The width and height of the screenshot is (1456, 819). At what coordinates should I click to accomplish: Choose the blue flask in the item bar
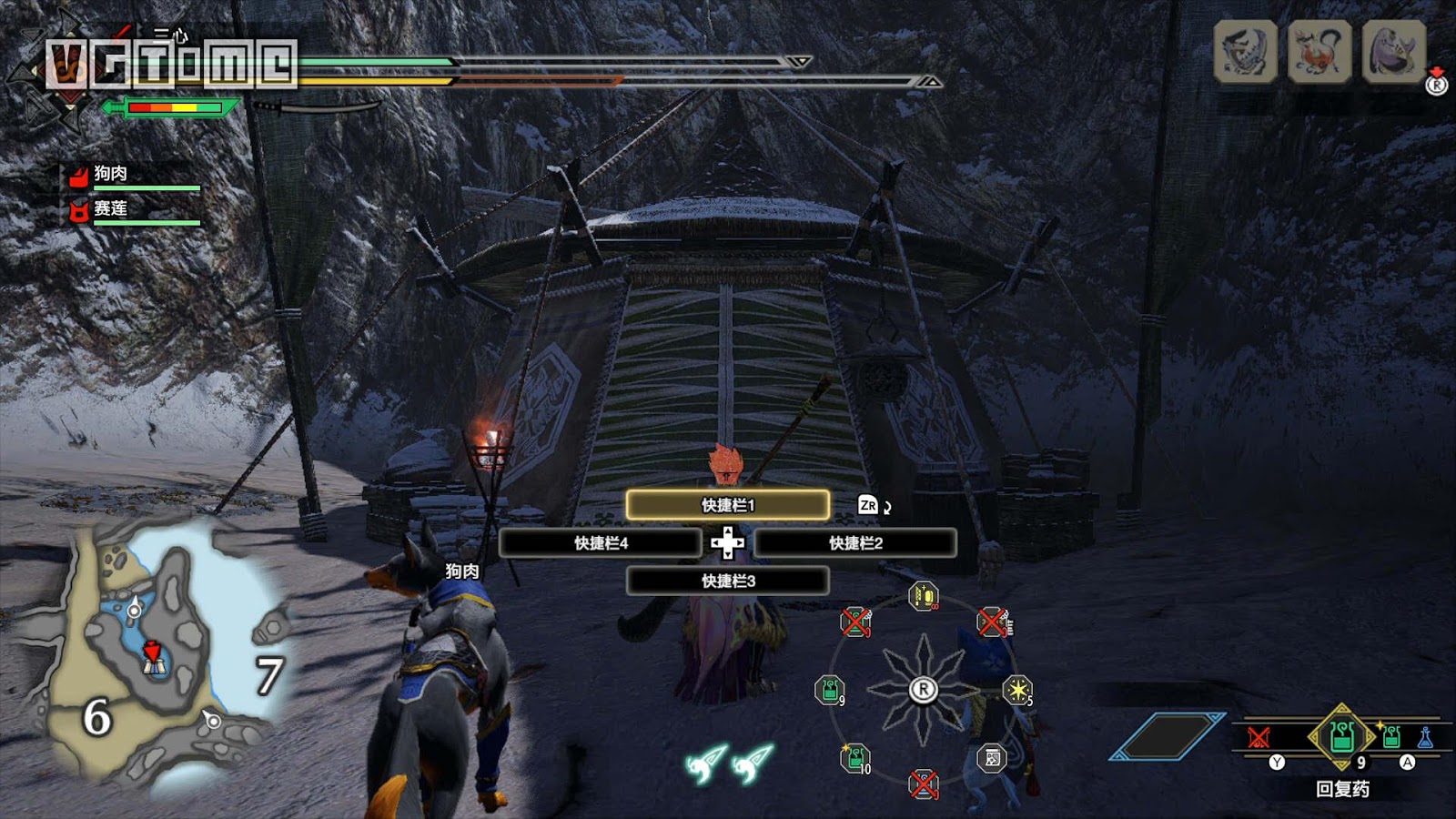click(x=1425, y=737)
